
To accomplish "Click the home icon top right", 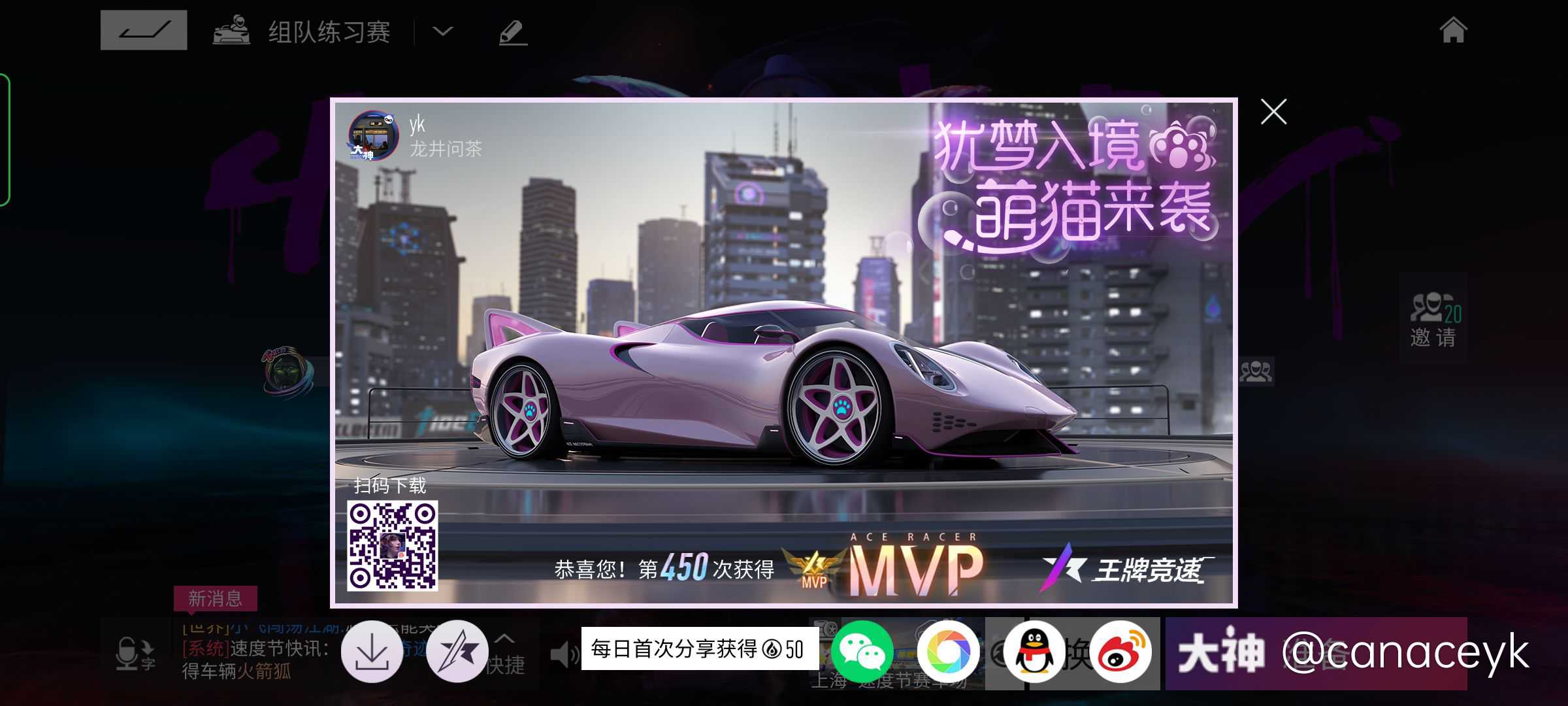I will point(1453,30).
